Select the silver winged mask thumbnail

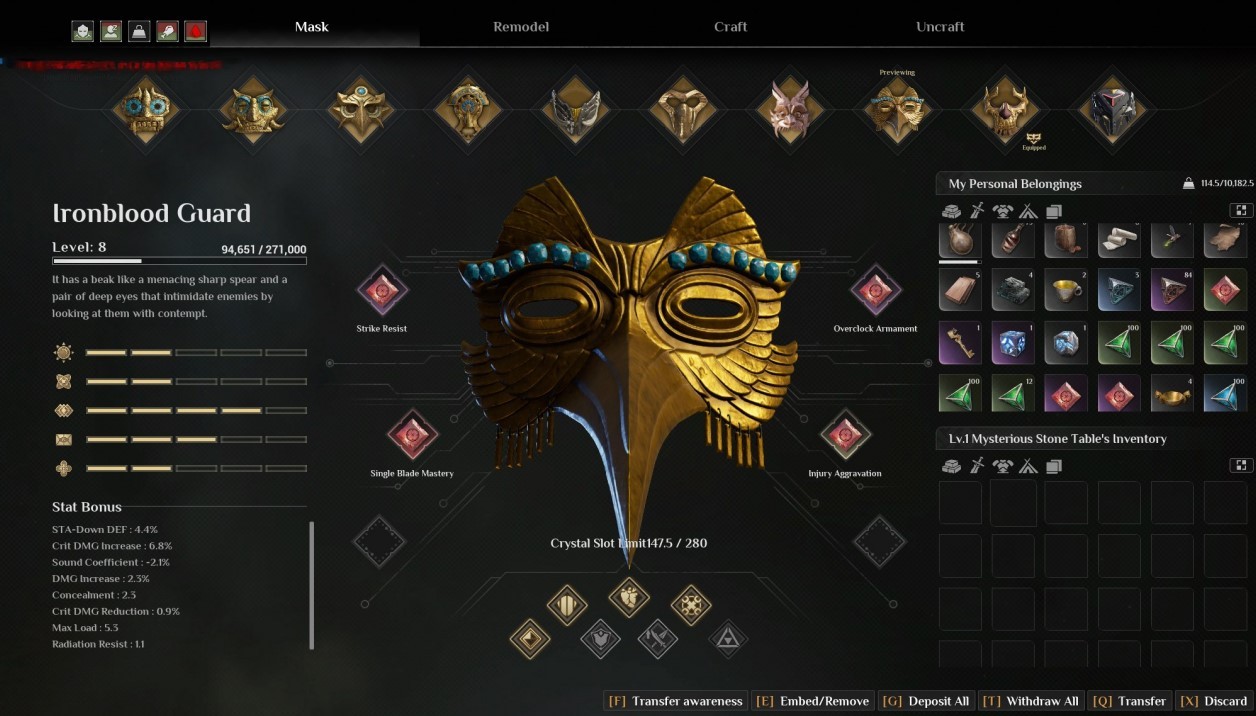(575, 108)
